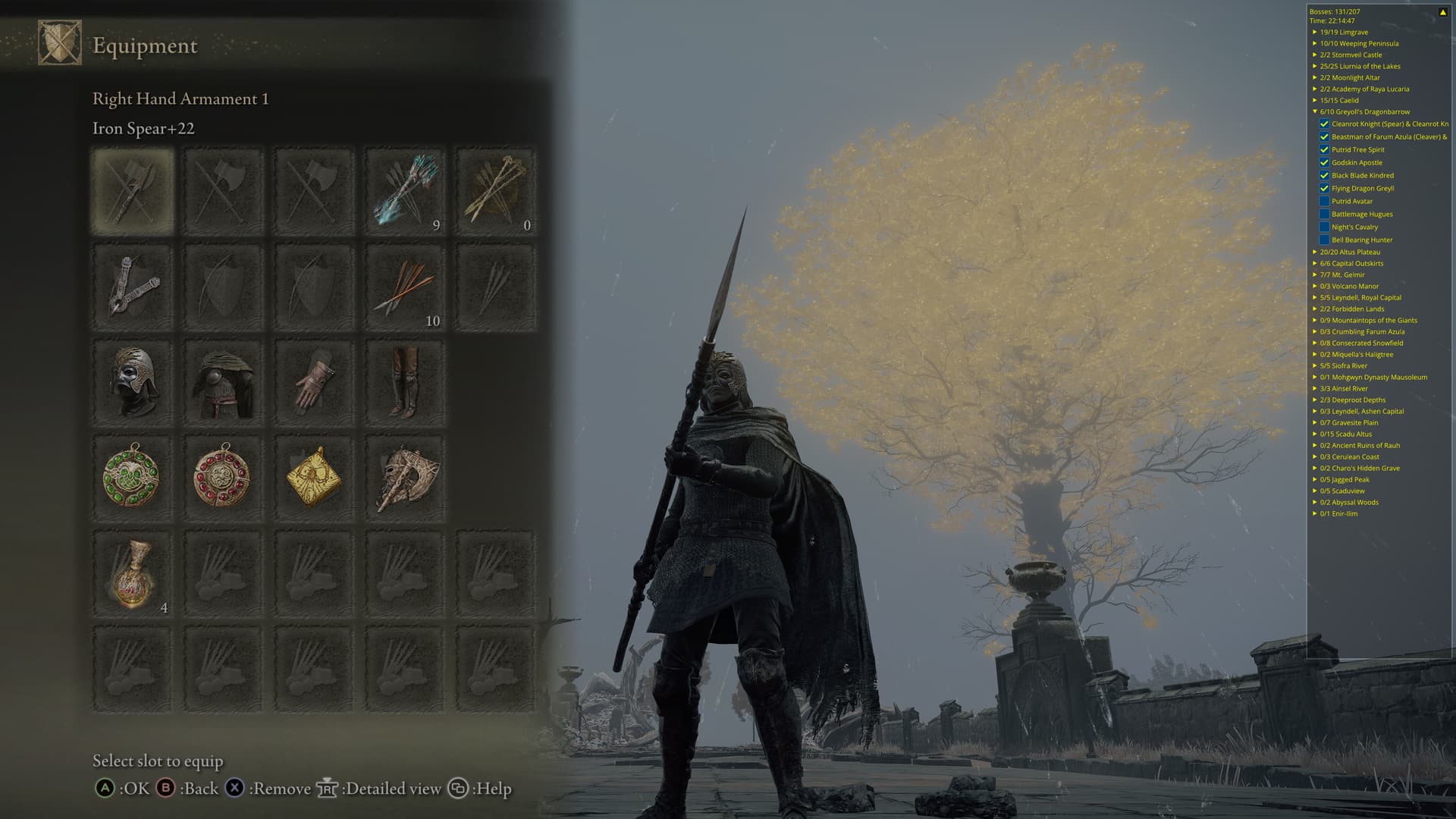Expand the Altus Plateau boss list
The height and width of the screenshot is (819, 1456).
point(1315,253)
